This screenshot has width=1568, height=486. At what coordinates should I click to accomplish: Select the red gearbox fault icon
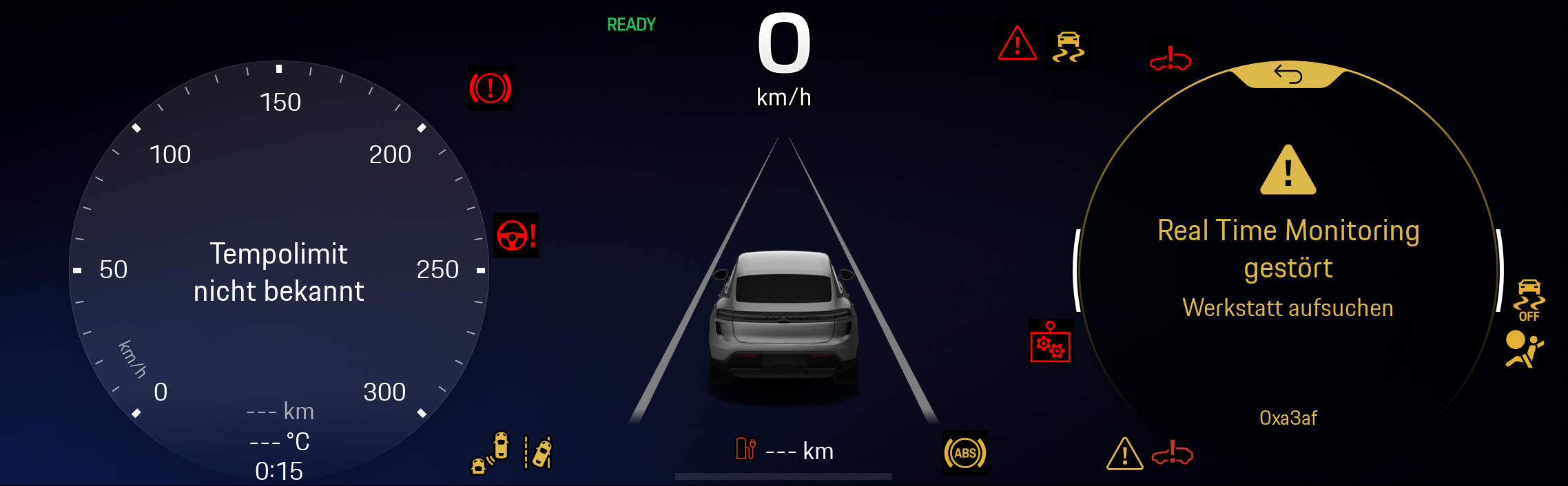tap(1050, 342)
